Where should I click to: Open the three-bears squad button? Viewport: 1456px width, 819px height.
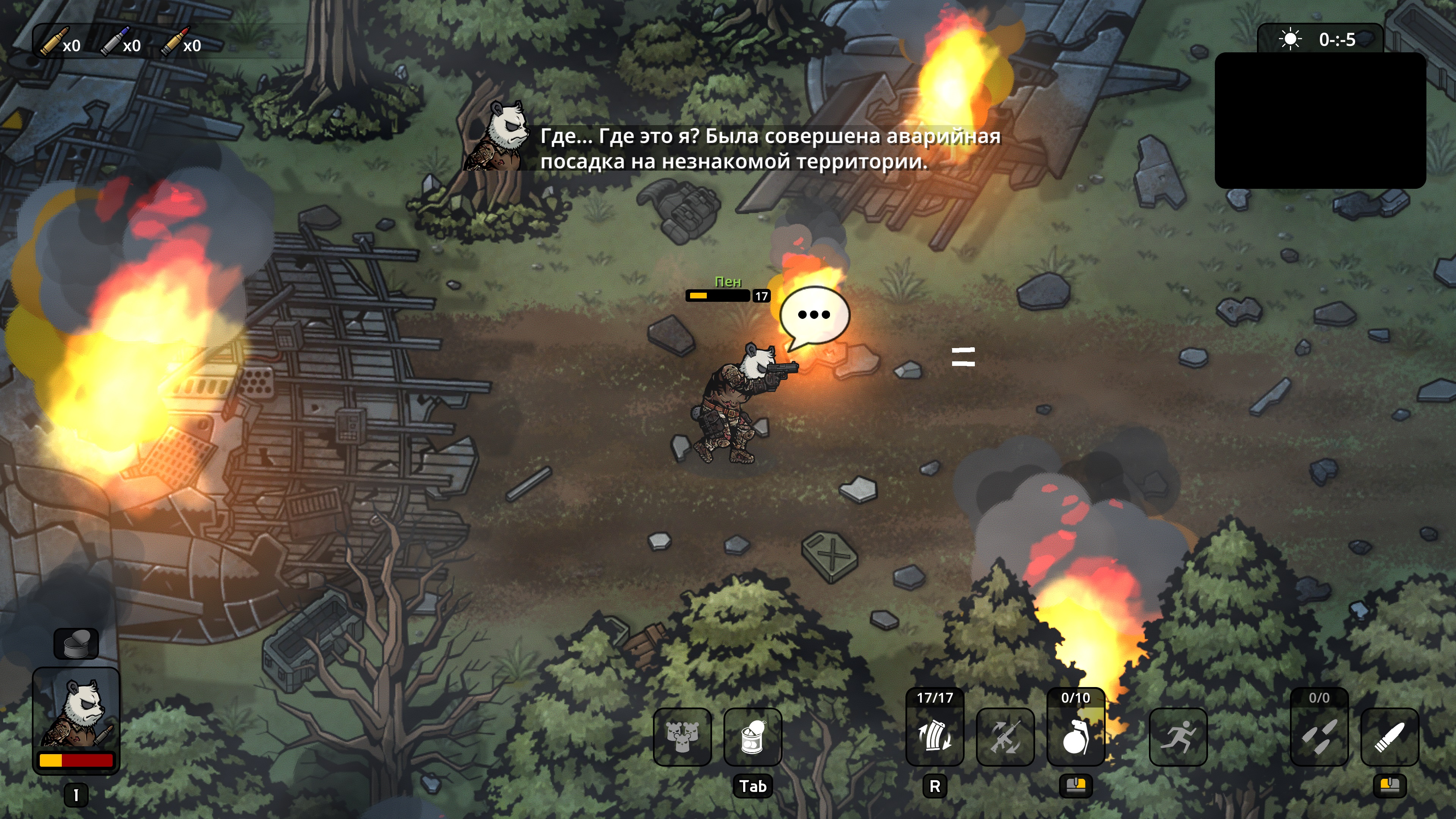click(682, 737)
